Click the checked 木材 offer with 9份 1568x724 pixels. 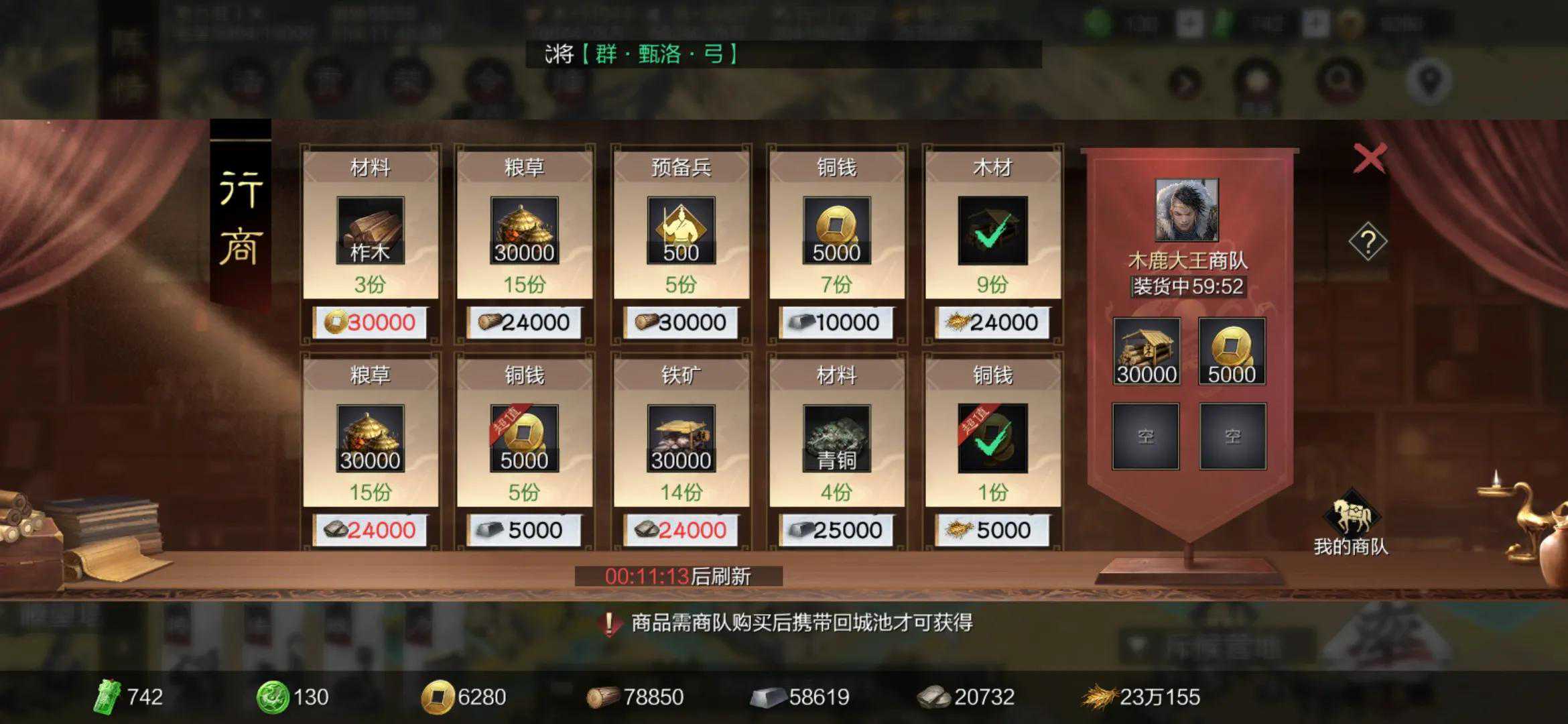click(x=992, y=231)
